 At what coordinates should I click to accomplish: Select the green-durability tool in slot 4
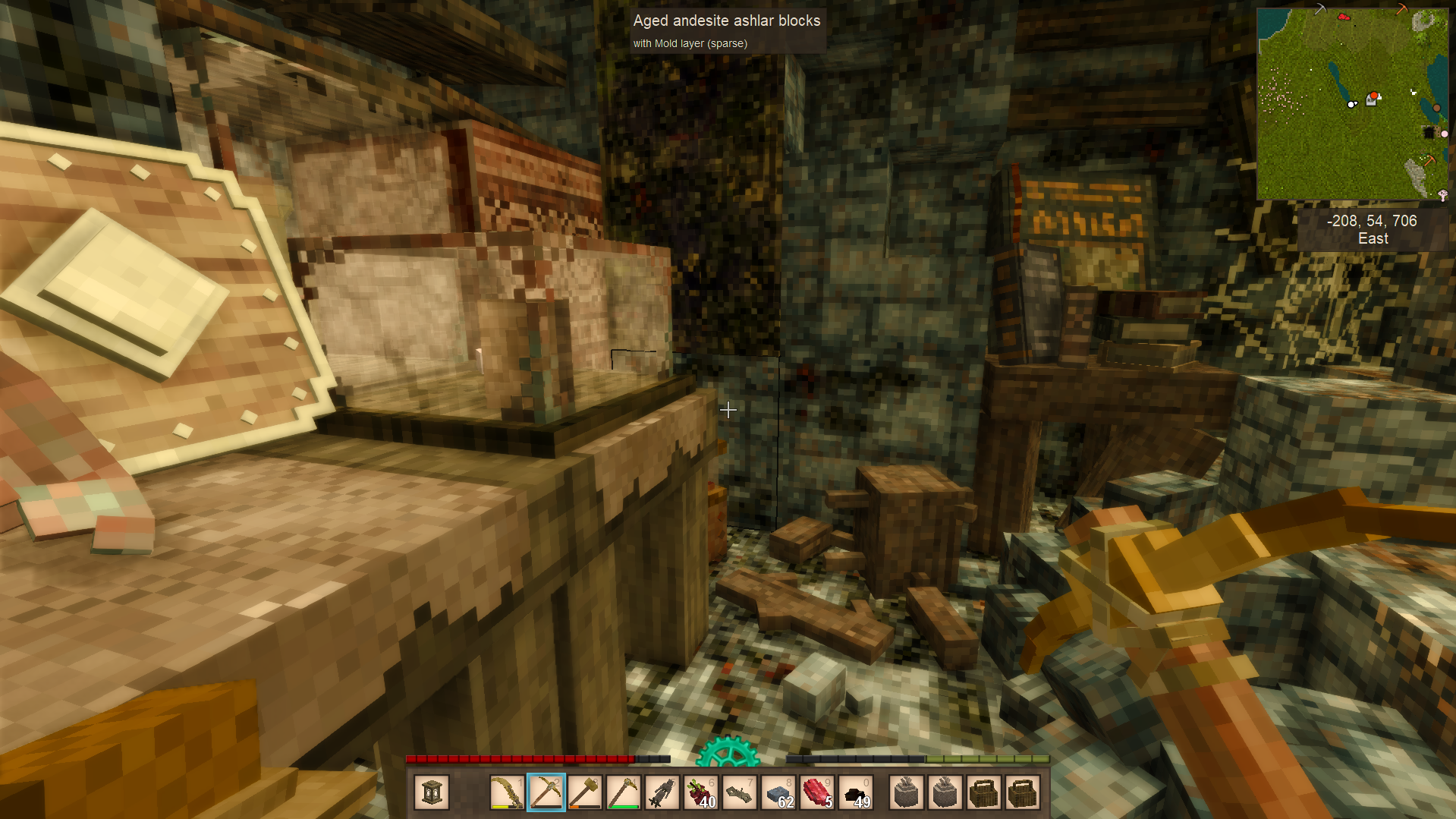[624, 792]
